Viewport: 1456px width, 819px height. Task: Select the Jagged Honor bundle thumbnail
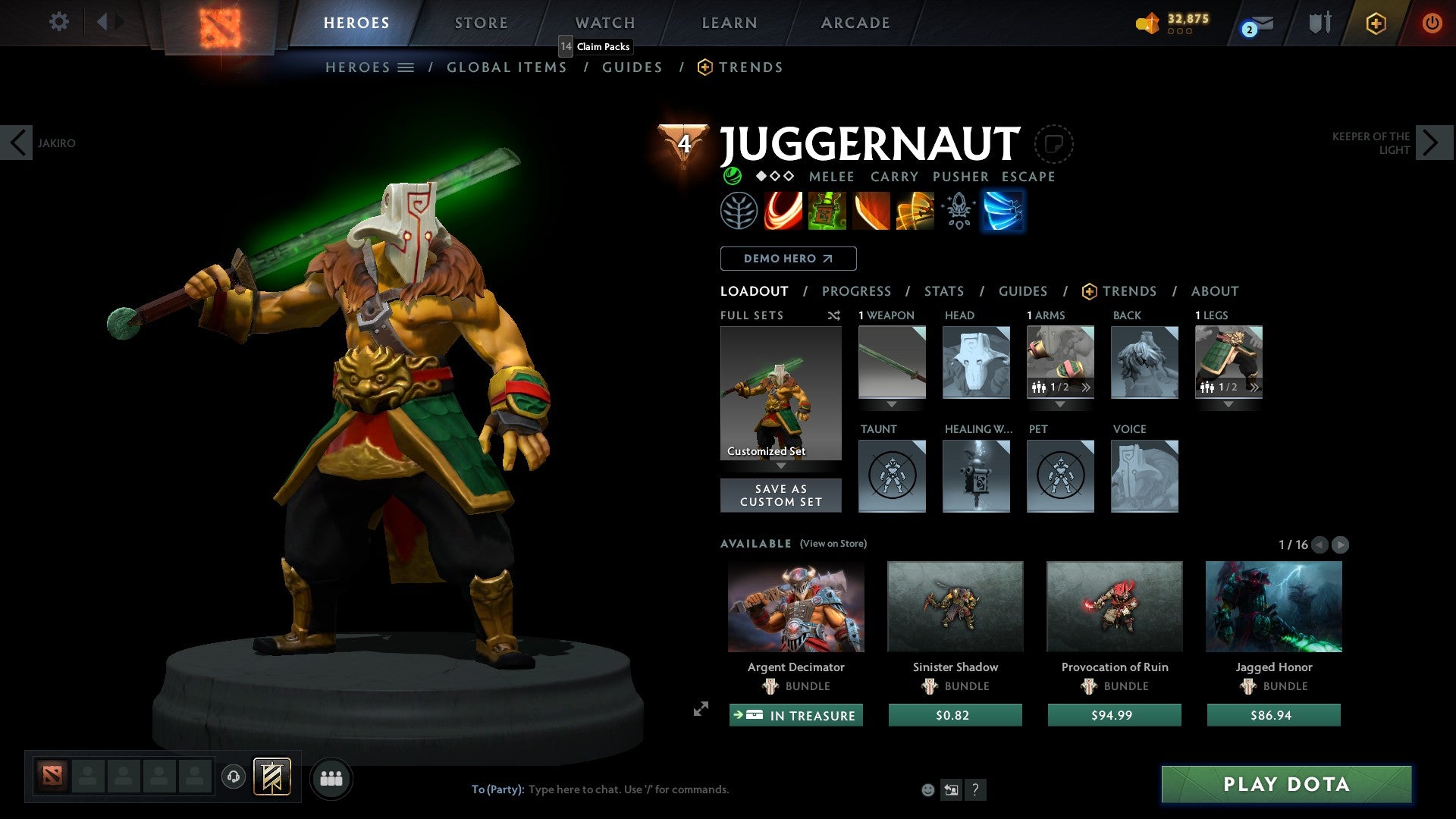1272,606
